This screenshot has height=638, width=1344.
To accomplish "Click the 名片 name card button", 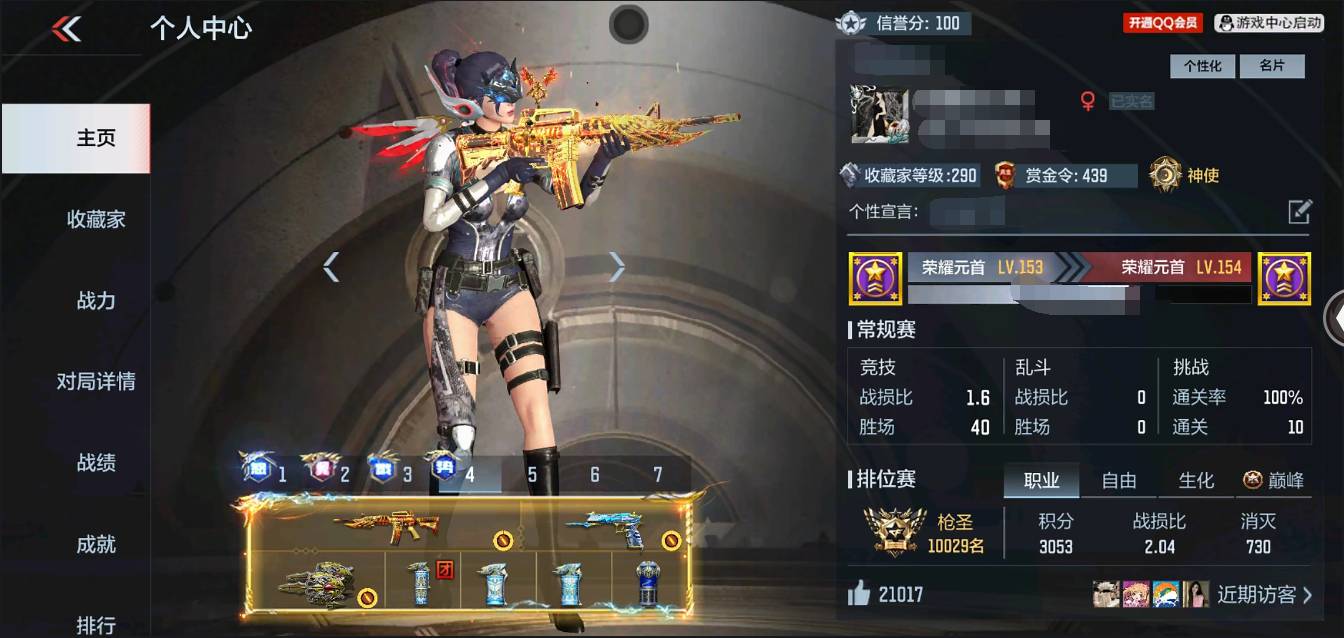I will pos(1271,66).
